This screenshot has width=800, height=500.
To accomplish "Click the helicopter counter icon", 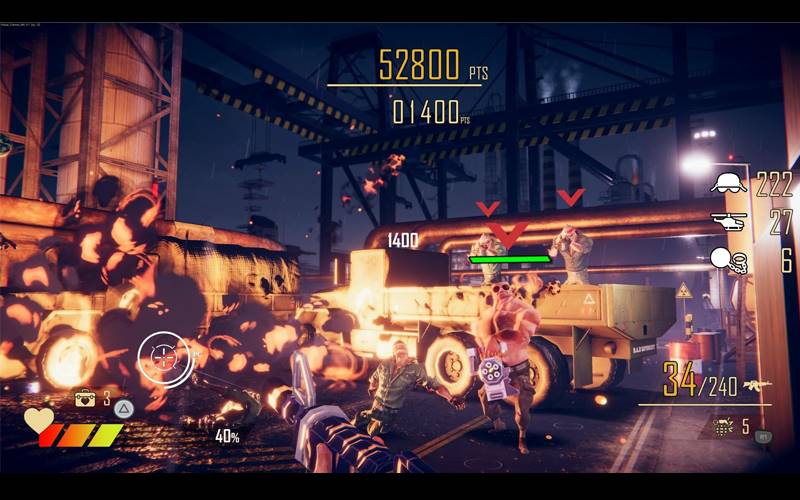I will click(x=727, y=222).
